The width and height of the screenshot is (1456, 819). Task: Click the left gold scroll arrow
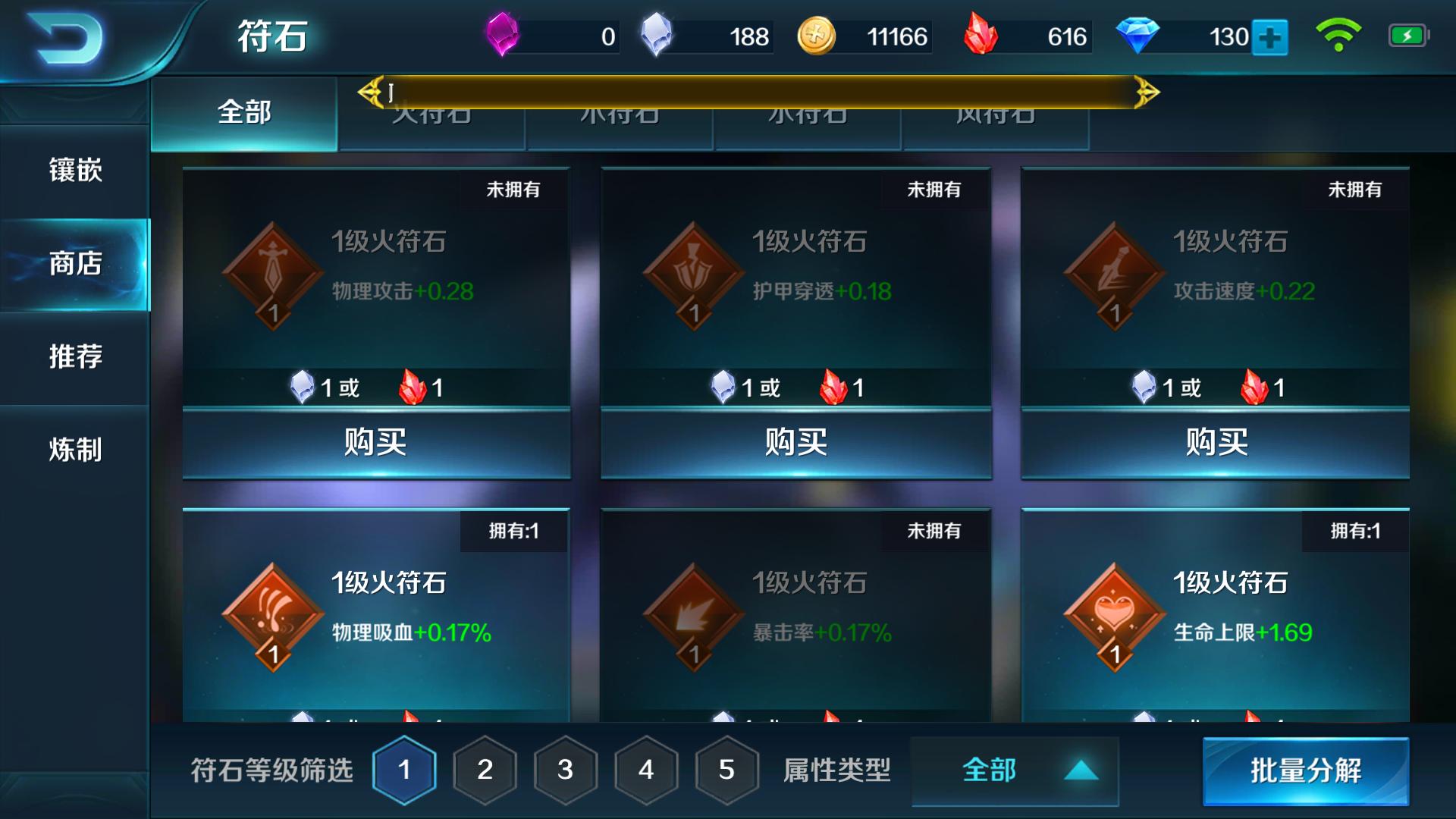tap(369, 91)
